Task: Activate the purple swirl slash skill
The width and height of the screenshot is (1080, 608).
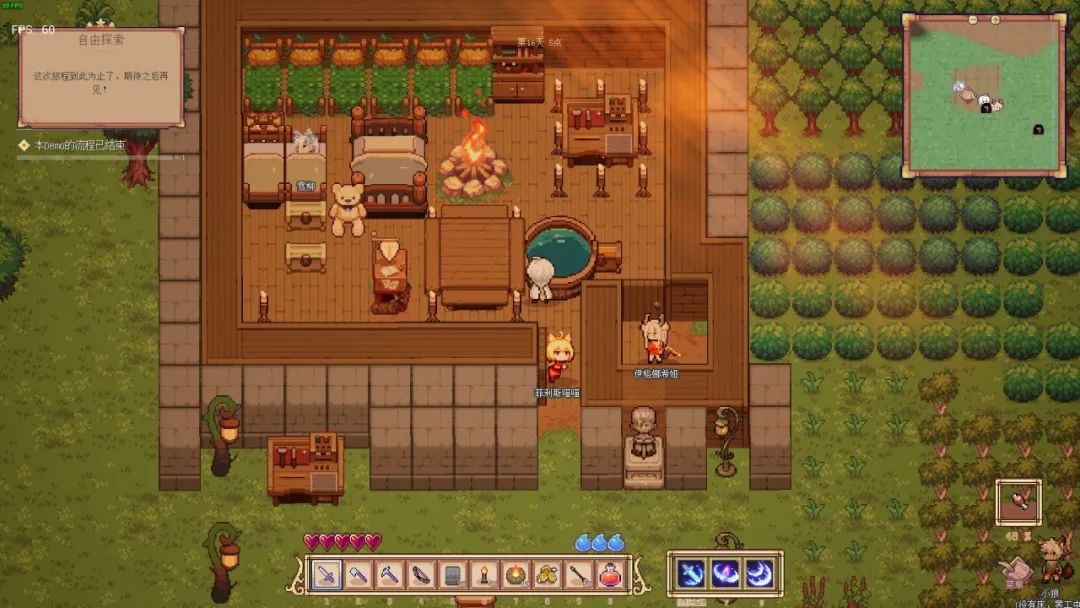Action: coord(725,573)
